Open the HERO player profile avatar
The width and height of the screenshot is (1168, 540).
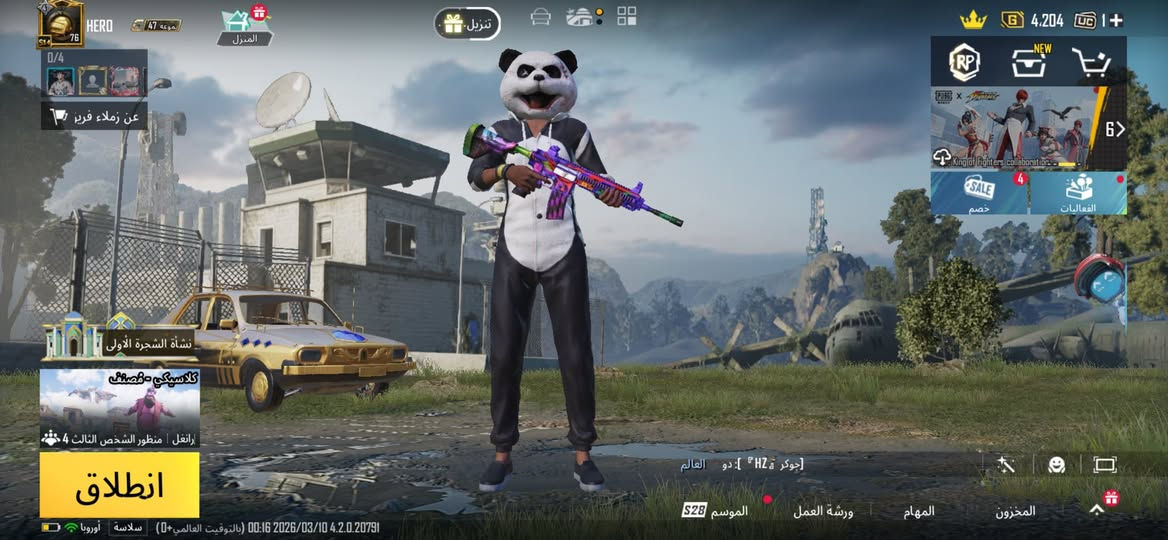tap(60, 24)
